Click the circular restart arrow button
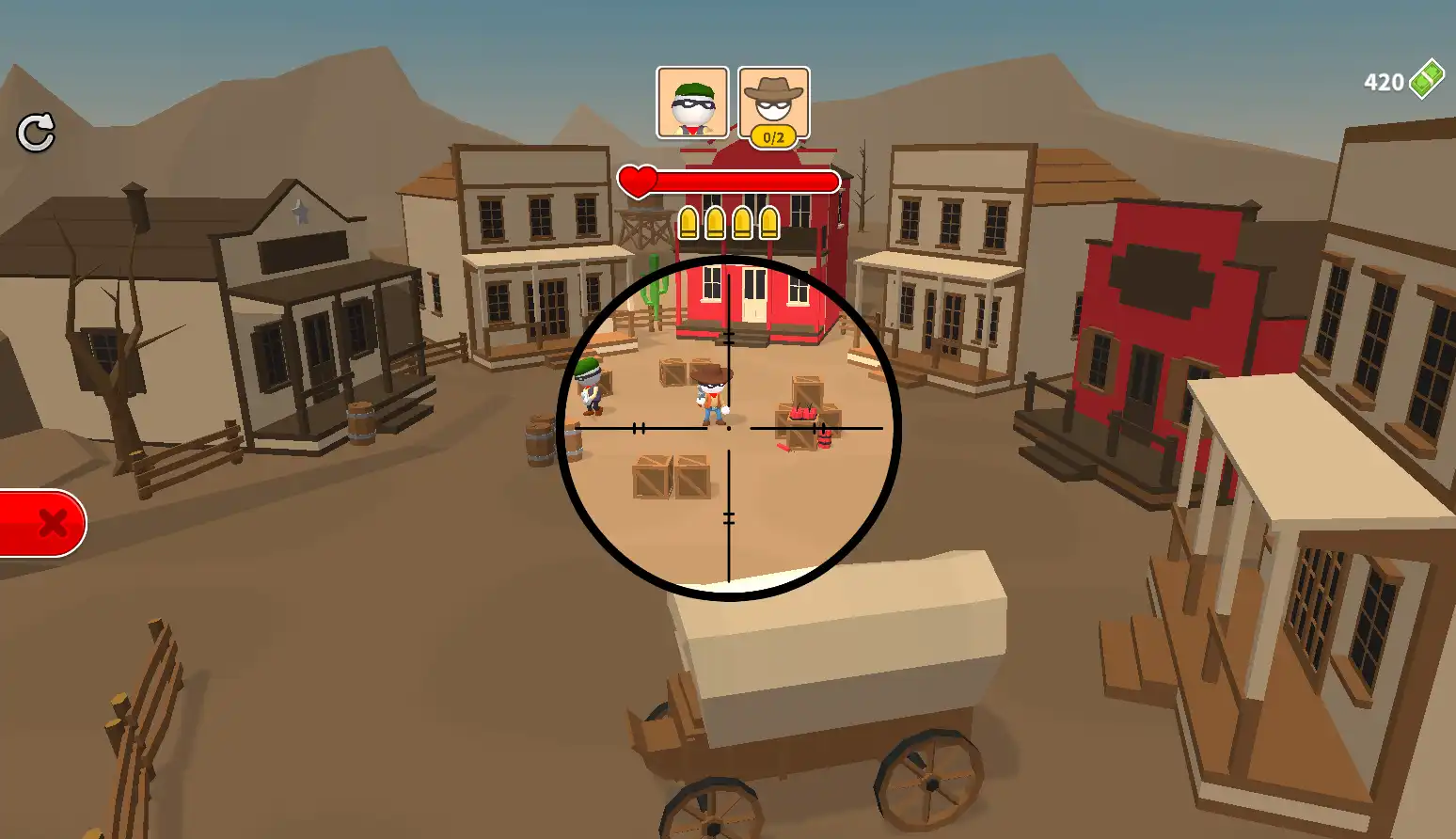The height and width of the screenshot is (839, 1456). pos(36,133)
